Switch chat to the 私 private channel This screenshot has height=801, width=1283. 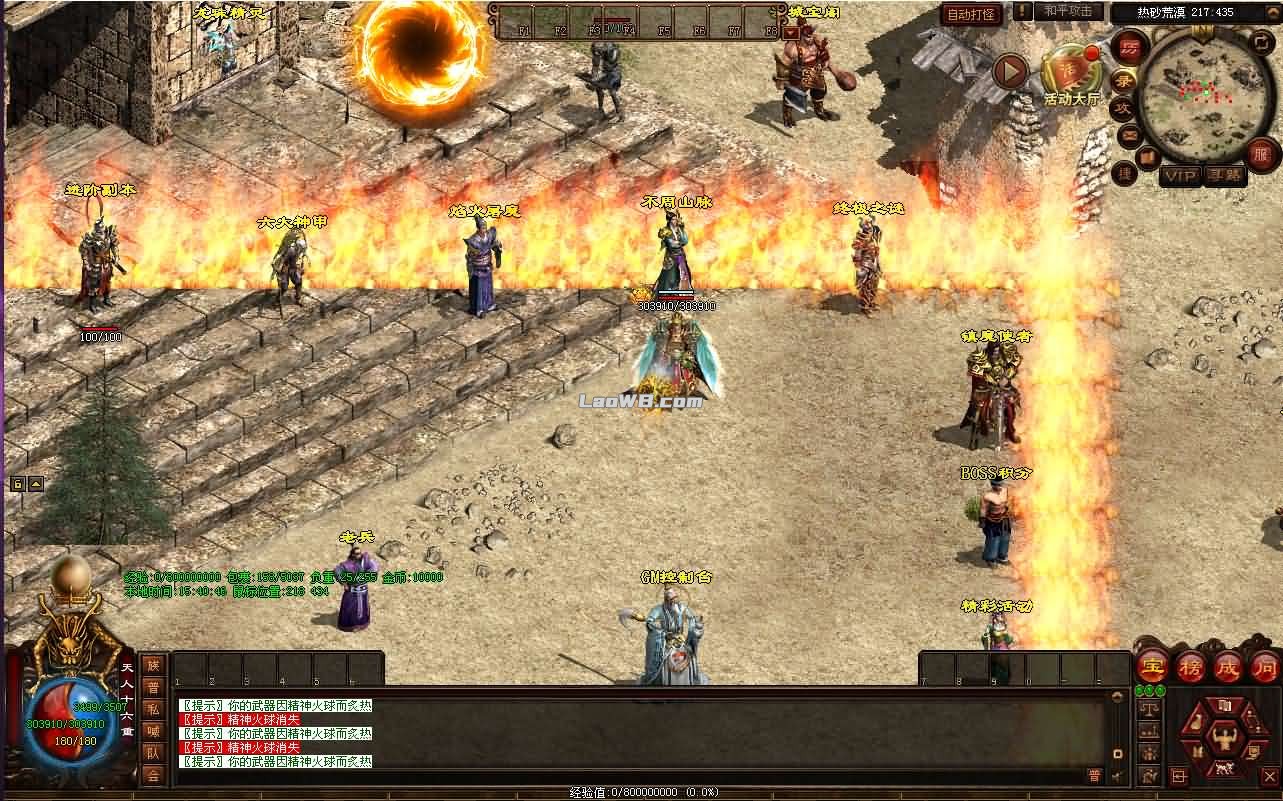click(152, 708)
